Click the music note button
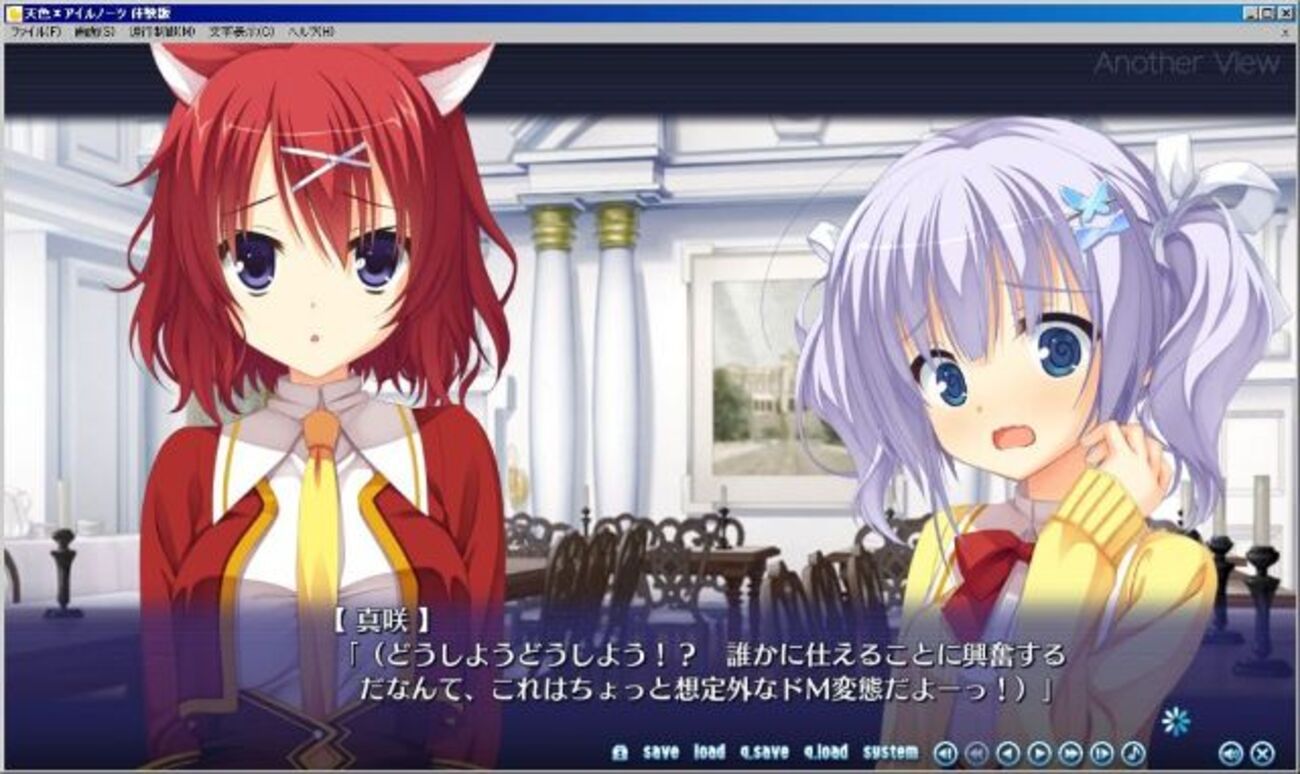 [x=1133, y=753]
